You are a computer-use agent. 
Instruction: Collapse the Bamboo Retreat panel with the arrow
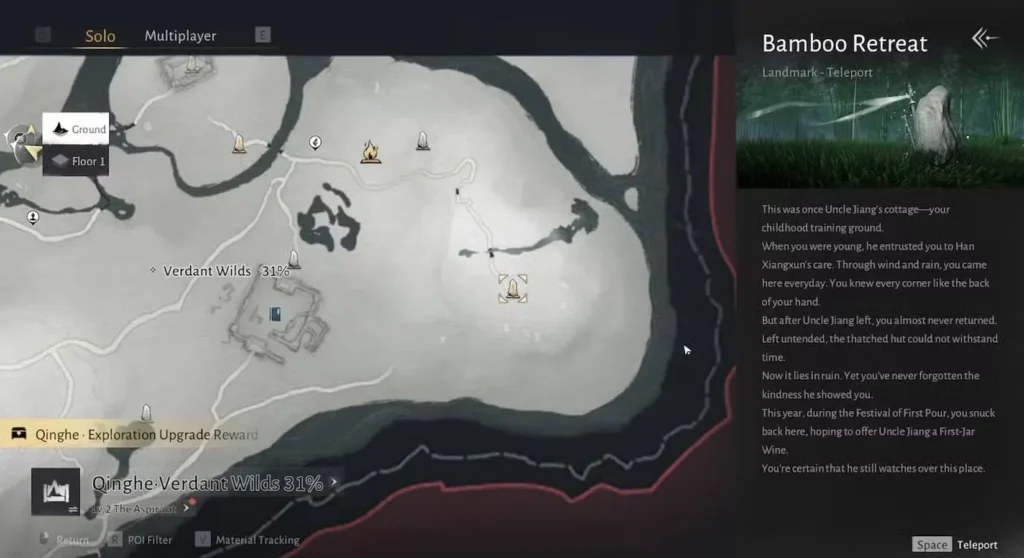coord(985,39)
